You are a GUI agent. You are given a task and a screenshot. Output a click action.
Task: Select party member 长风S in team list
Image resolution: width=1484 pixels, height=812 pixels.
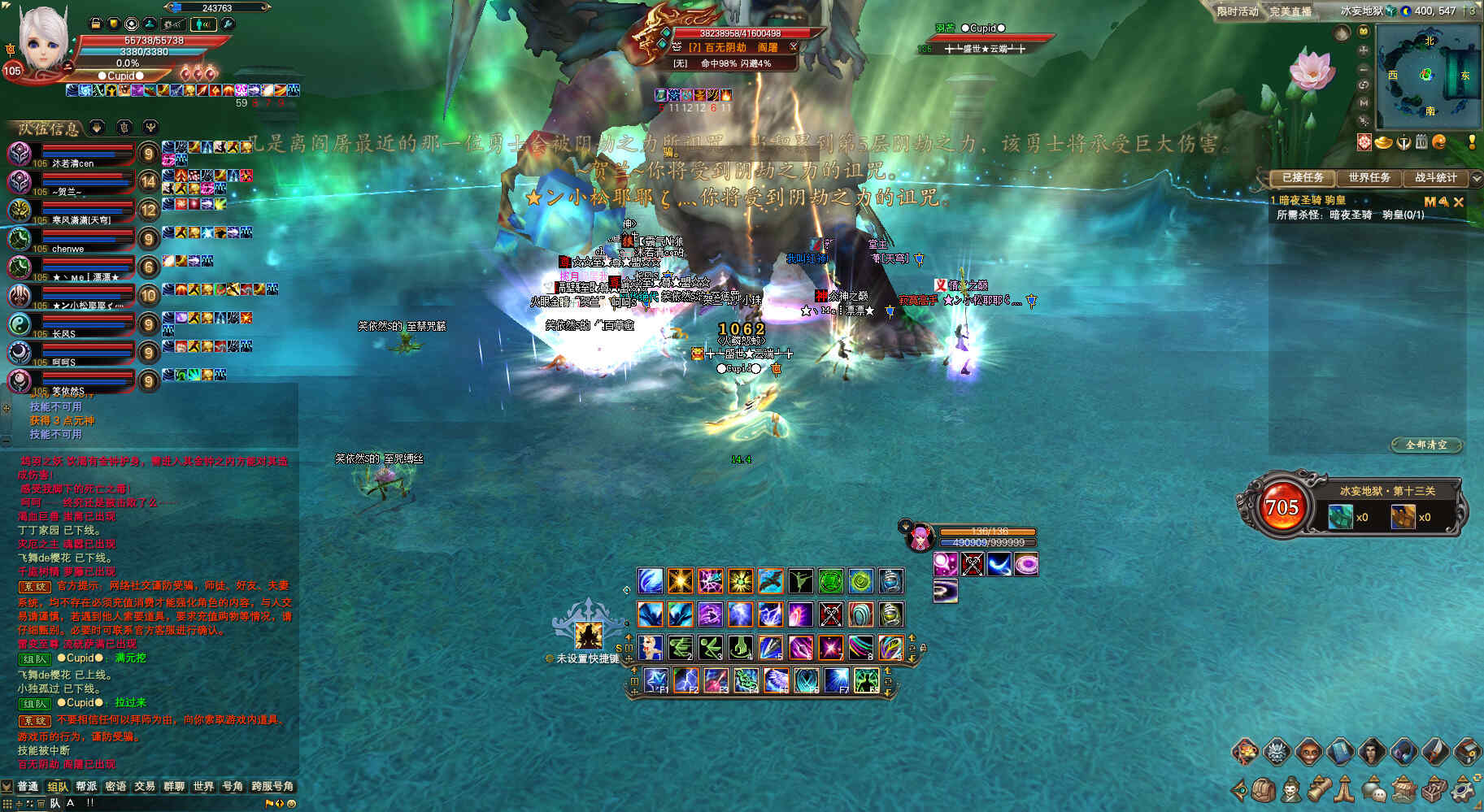point(20,324)
